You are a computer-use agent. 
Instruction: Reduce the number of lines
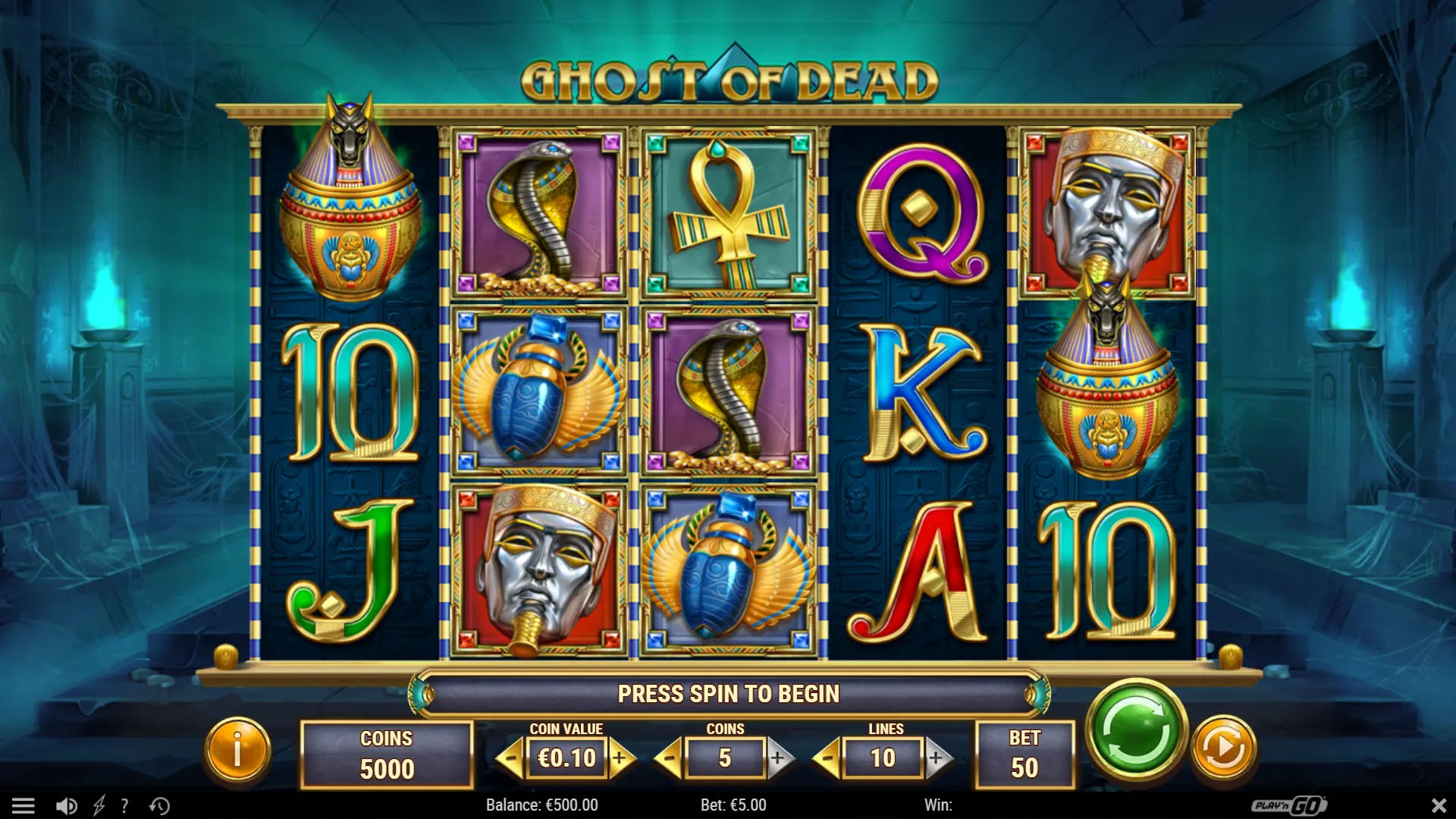coord(827,758)
